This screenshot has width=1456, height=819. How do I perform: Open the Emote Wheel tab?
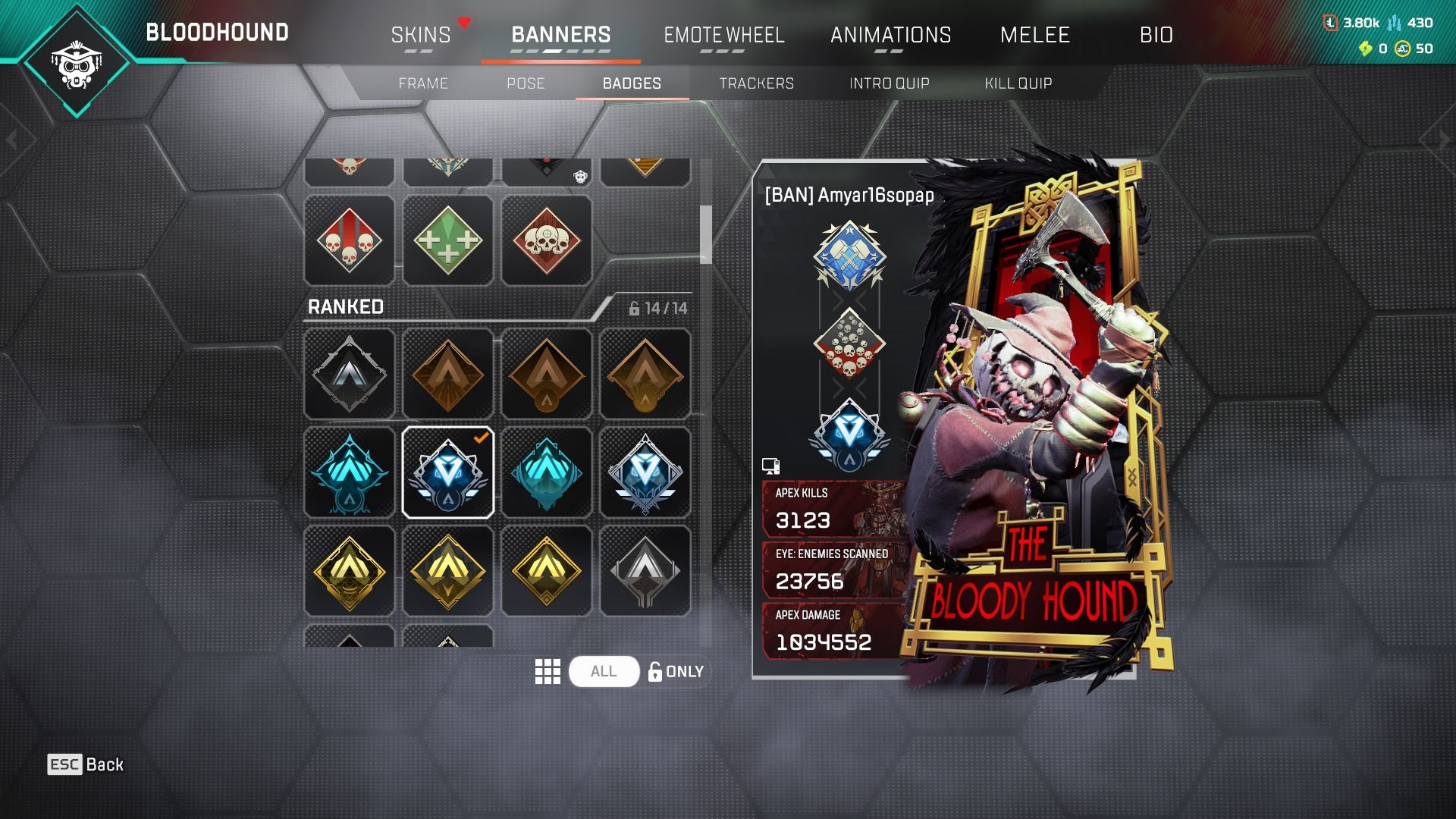click(x=723, y=35)
